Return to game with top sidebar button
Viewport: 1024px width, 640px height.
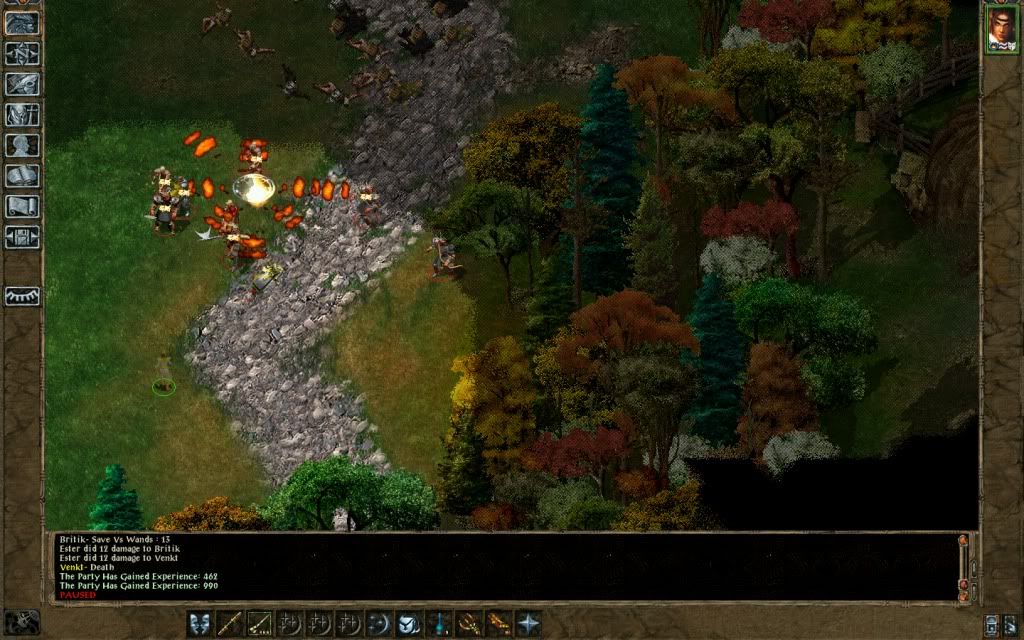click(22, 23)
